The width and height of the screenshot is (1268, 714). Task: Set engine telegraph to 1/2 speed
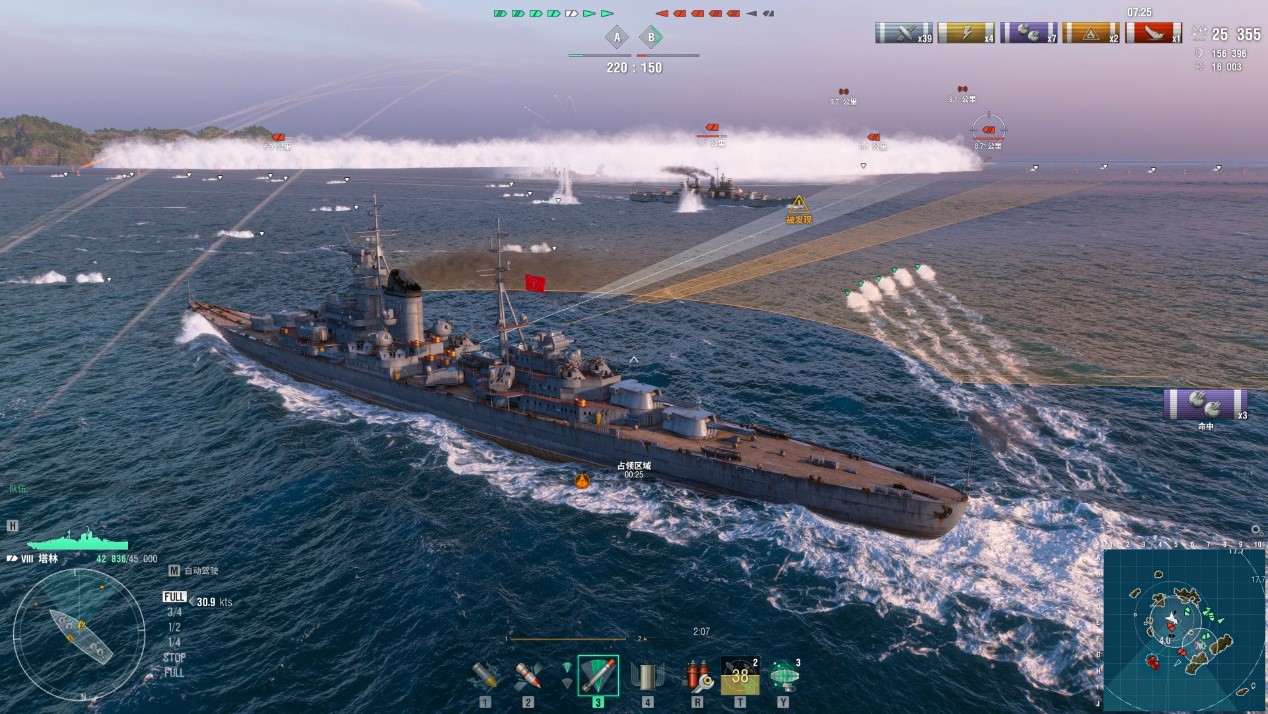(174, 627)
